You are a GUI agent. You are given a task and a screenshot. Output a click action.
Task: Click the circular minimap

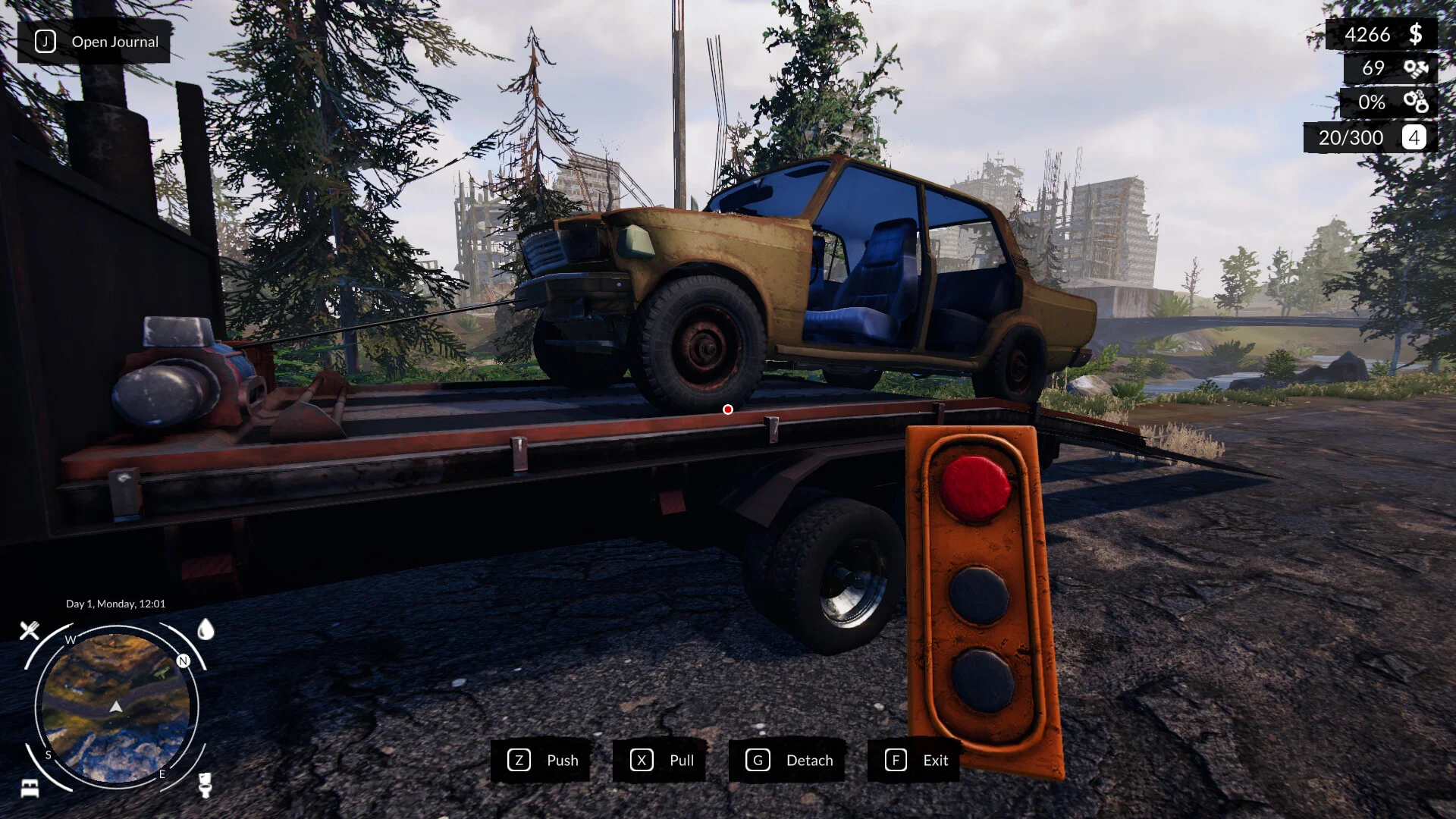116,708
